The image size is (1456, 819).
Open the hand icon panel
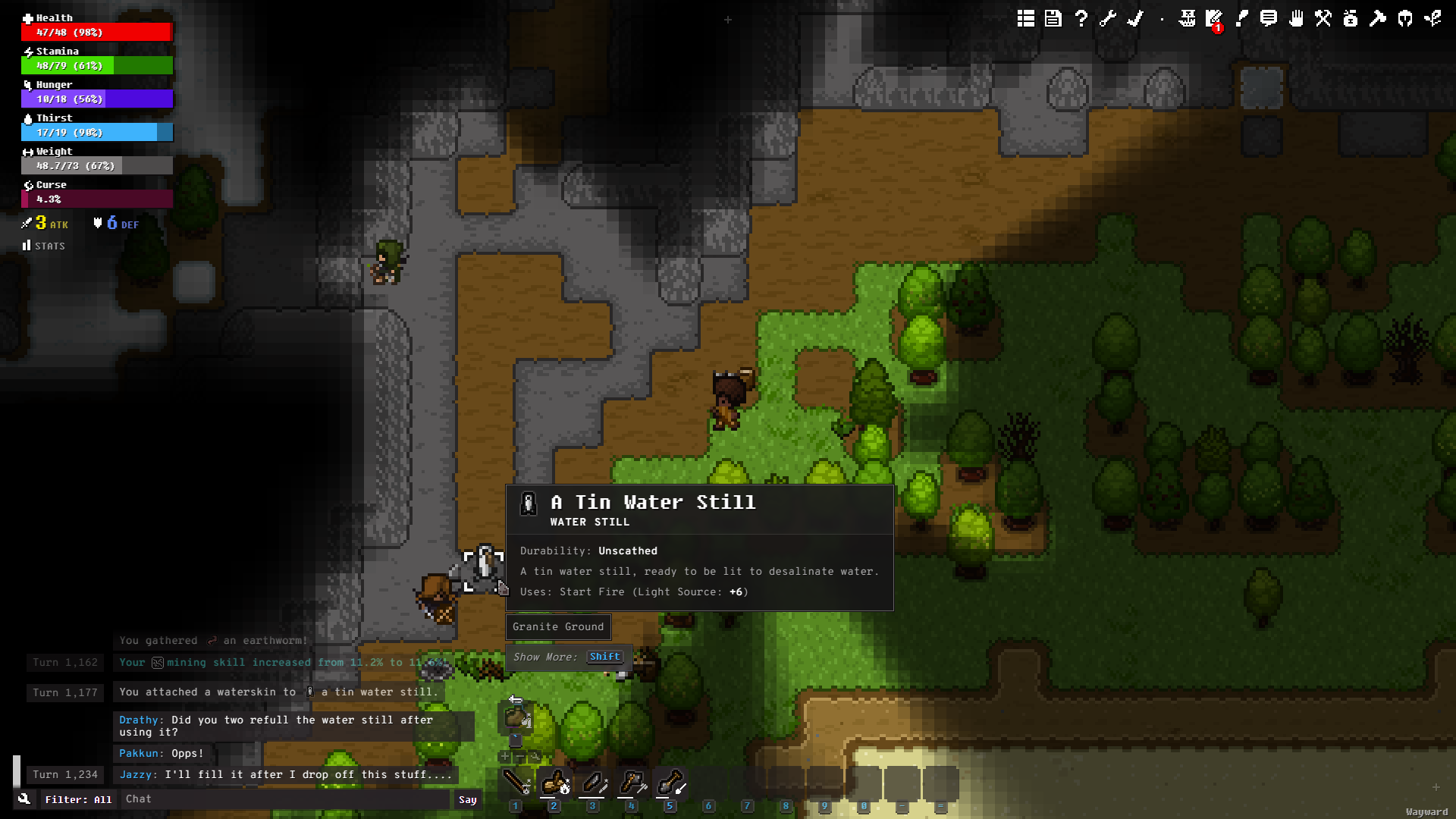click(x=1296, y=18)
